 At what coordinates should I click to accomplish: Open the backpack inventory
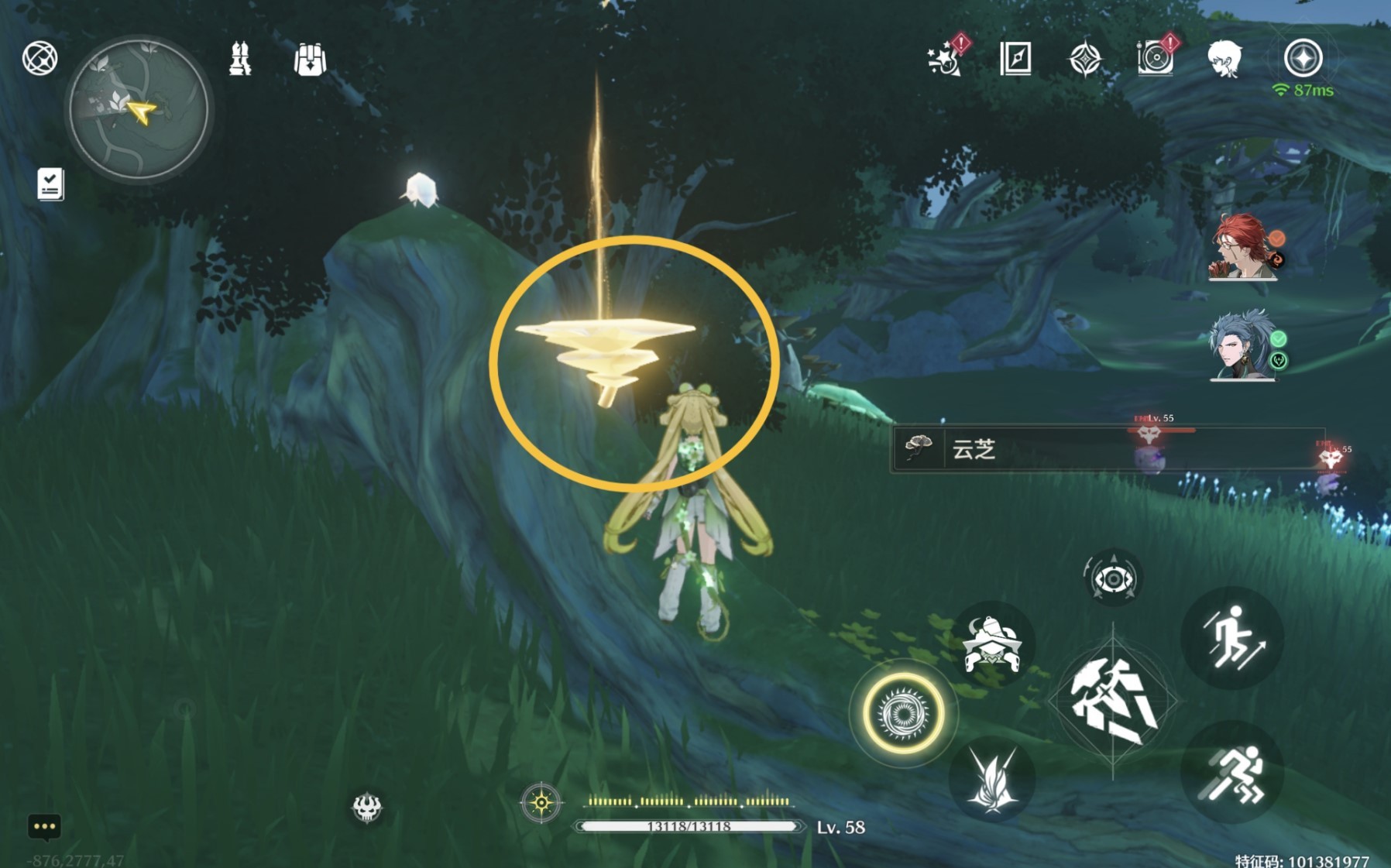click(310, 59)
